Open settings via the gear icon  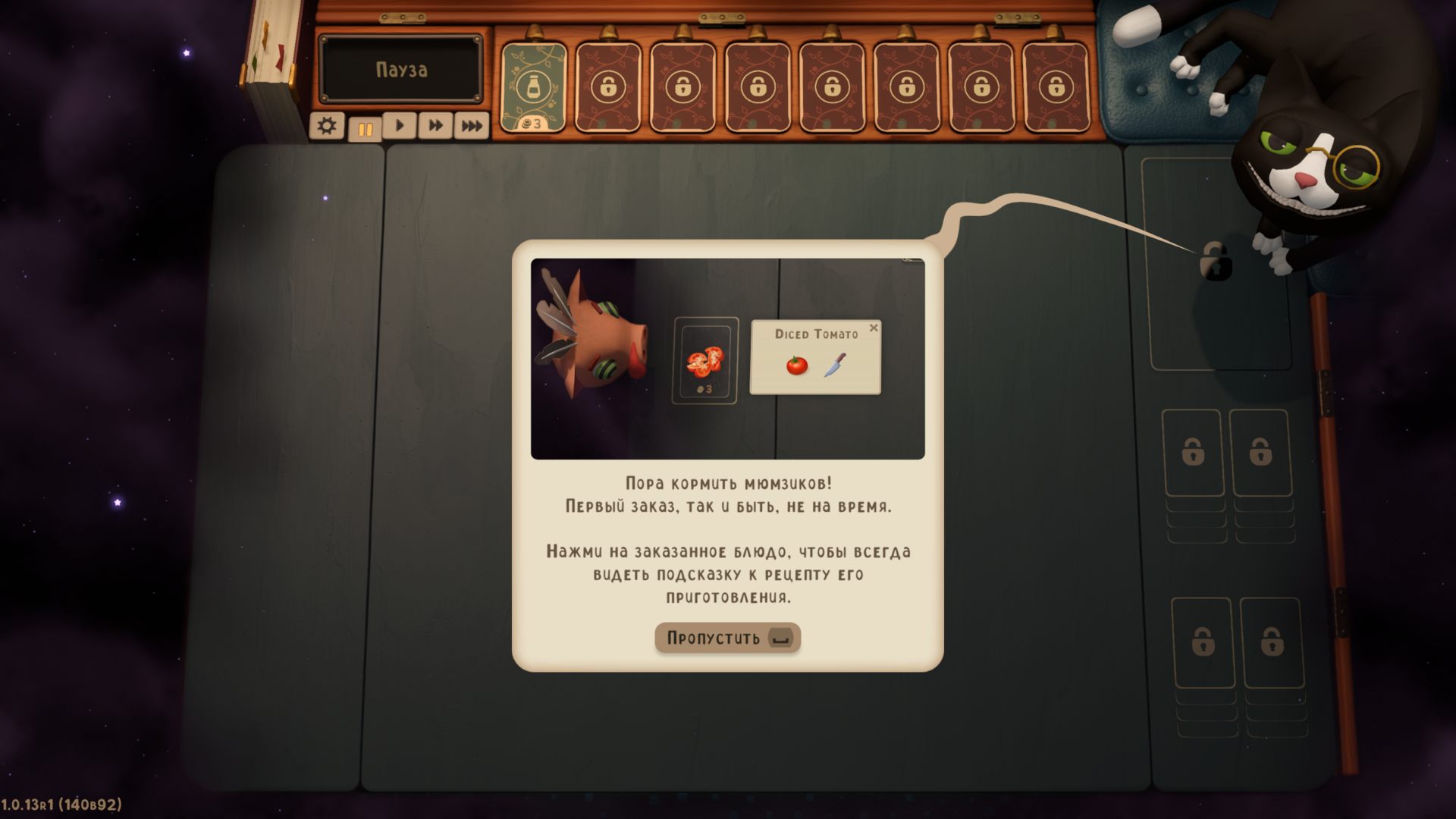tap(327, 126)
